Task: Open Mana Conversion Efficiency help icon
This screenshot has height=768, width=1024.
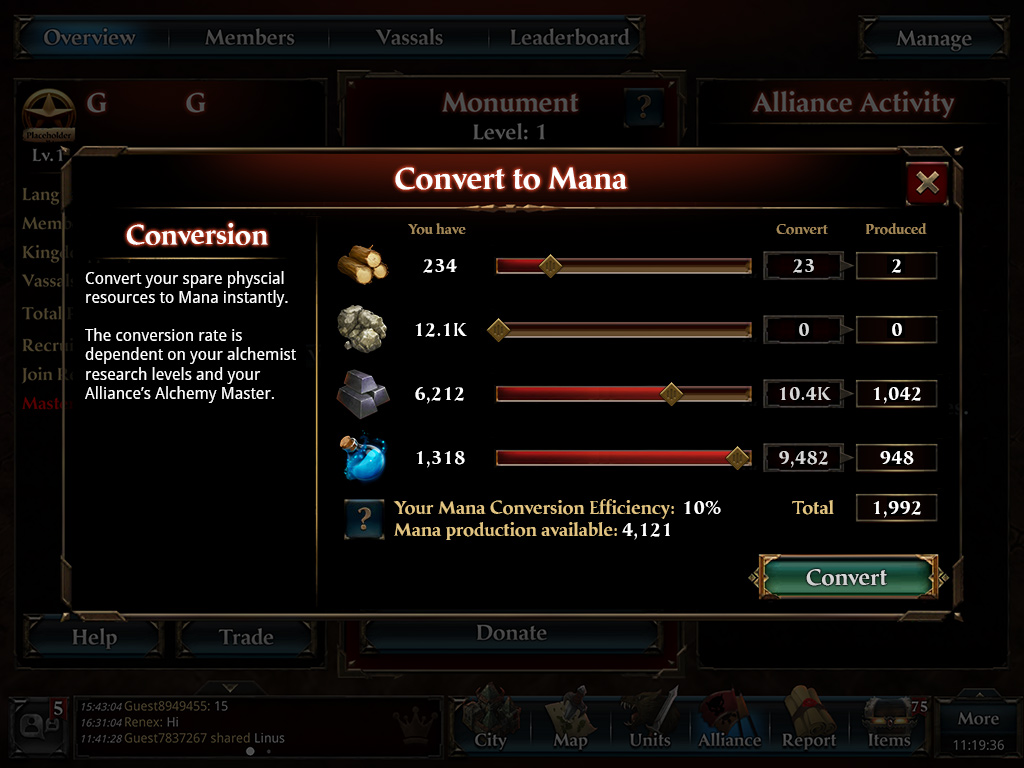Action: coord(364,519)
